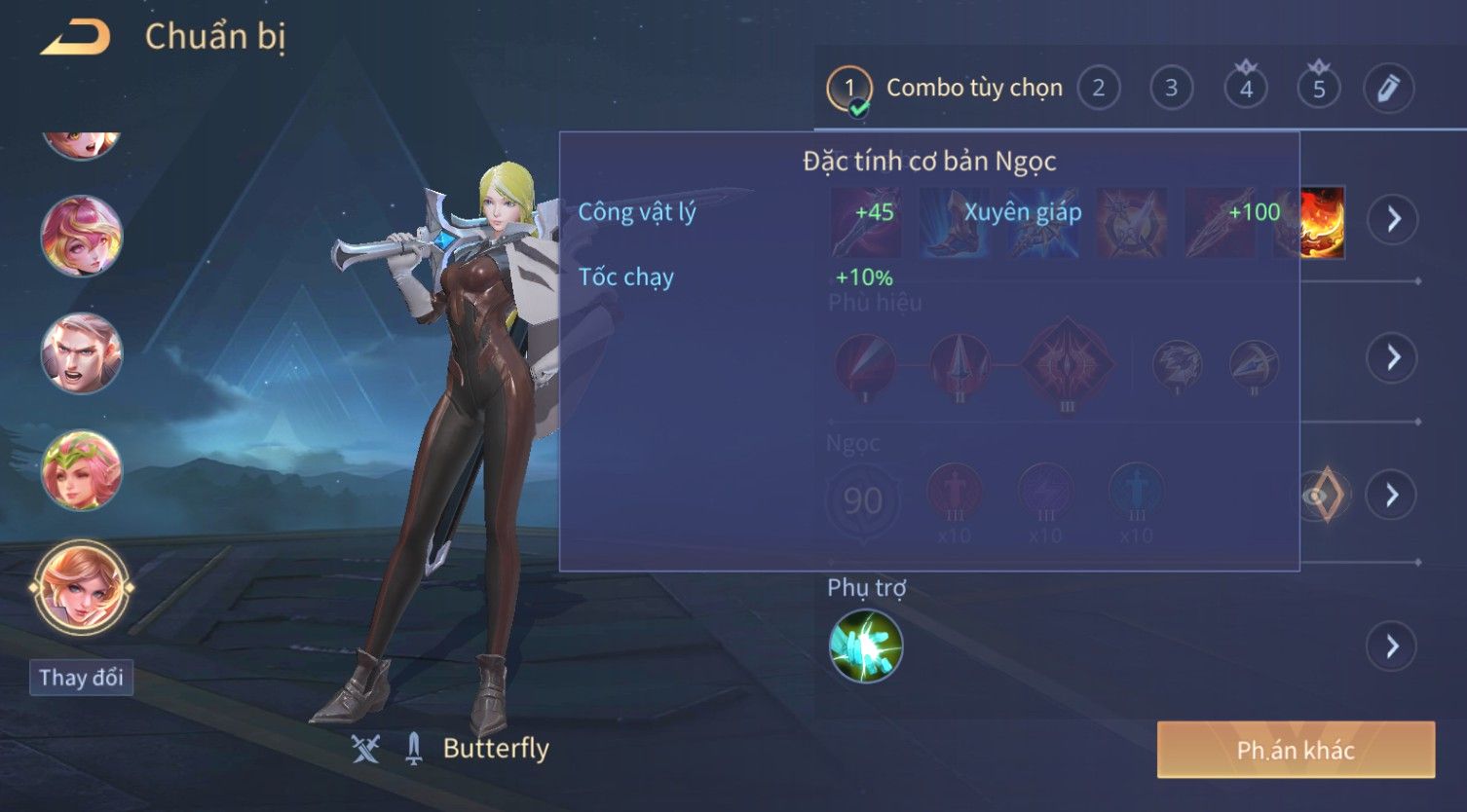The image size is (1467, 812).
Task: Click the Phương án khác button
Action: pos(1296,750)
